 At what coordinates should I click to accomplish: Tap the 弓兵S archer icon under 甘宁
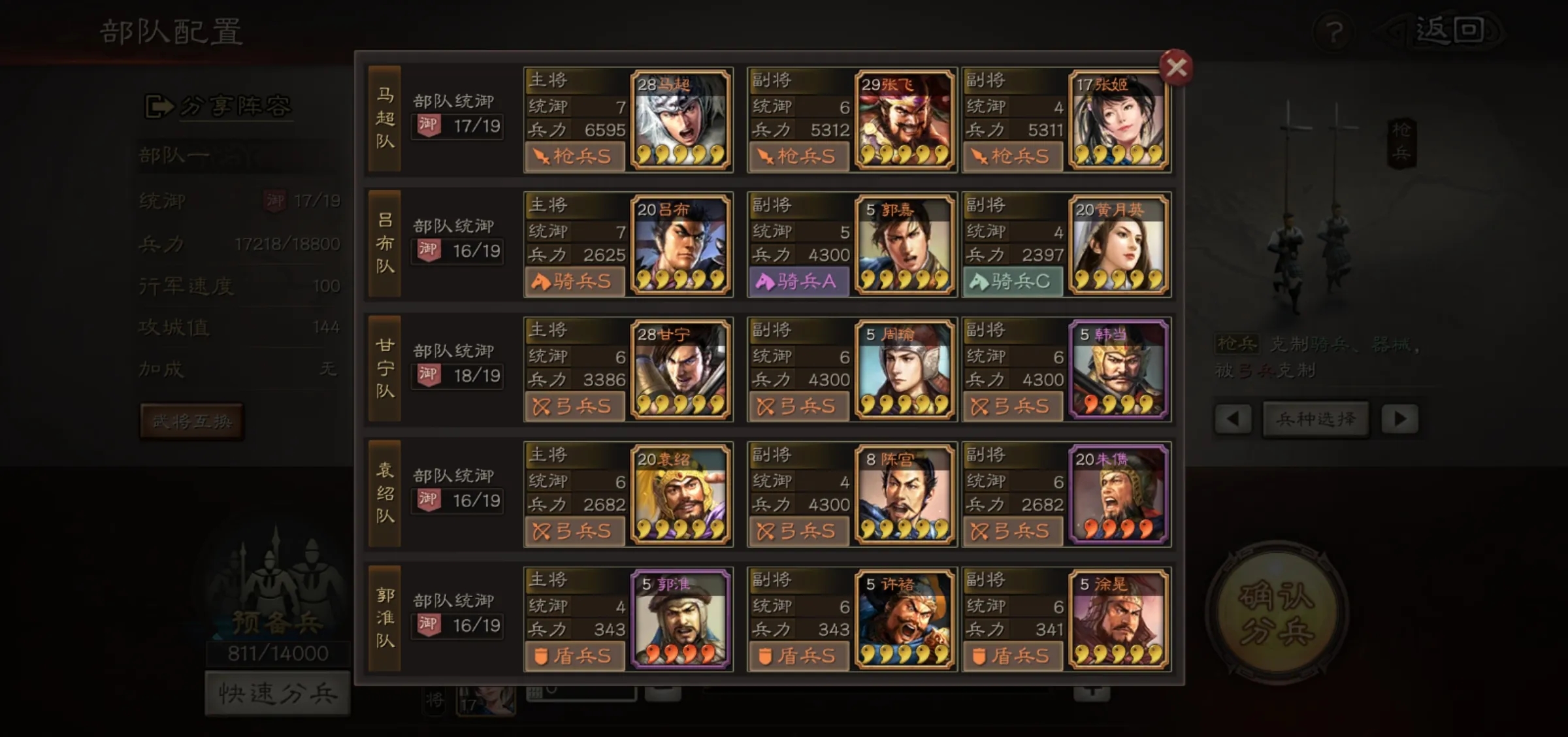[x=575, y=406]
